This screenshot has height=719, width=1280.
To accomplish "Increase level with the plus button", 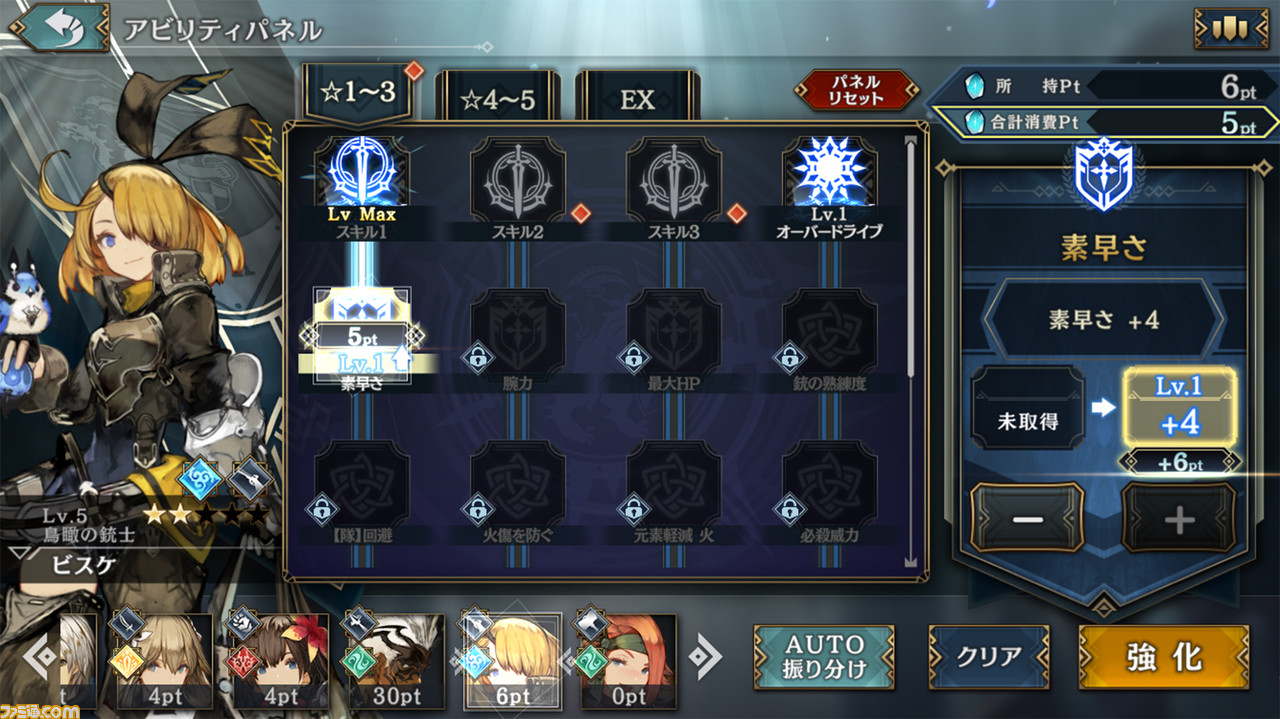I will [x=1179, y=518].
